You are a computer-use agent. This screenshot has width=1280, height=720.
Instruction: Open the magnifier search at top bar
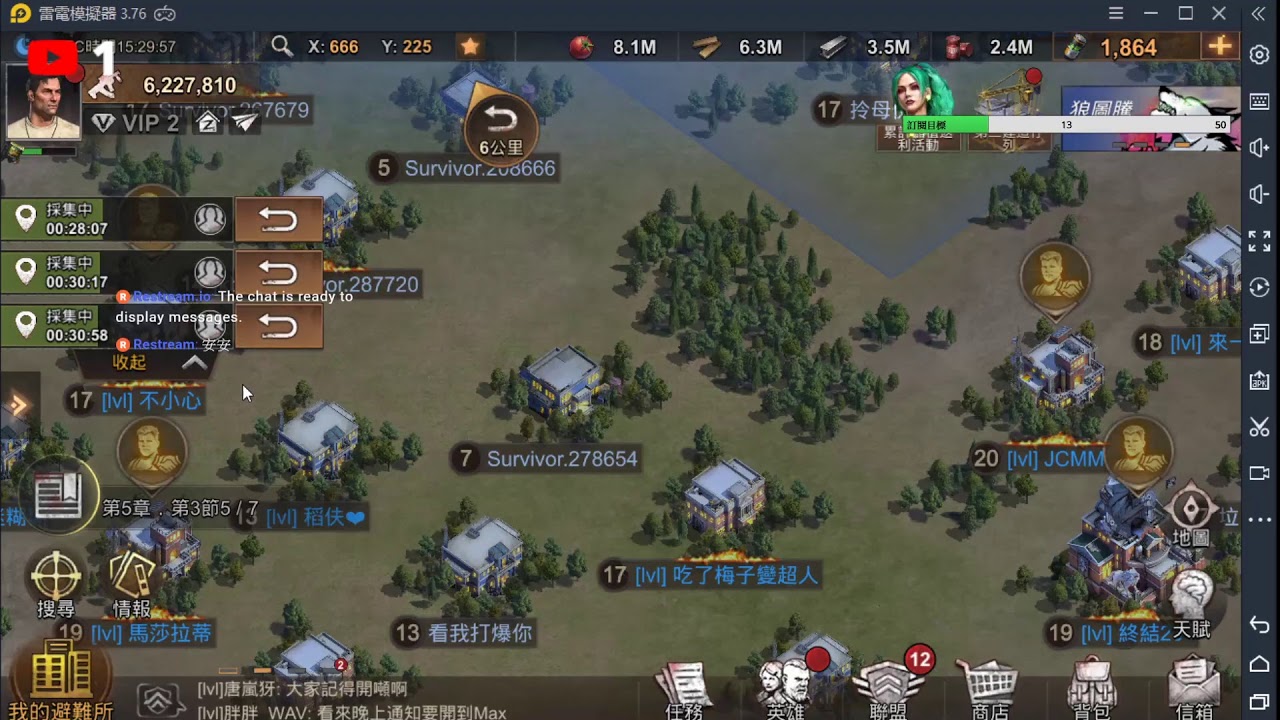click(281, 46)
